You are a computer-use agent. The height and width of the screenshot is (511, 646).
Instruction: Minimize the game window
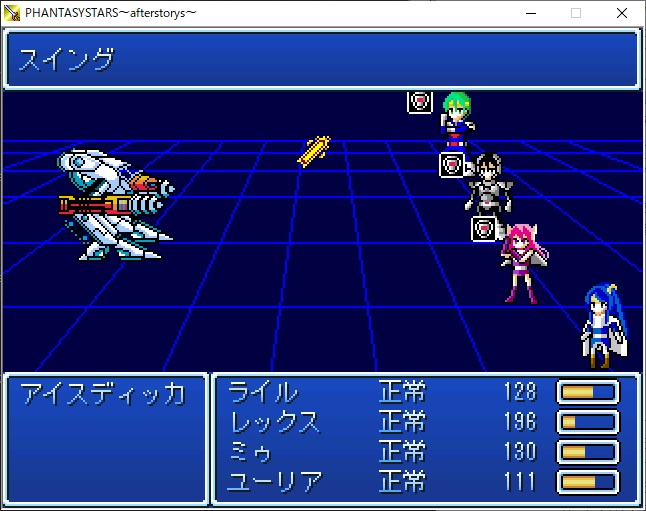[529, 13]
